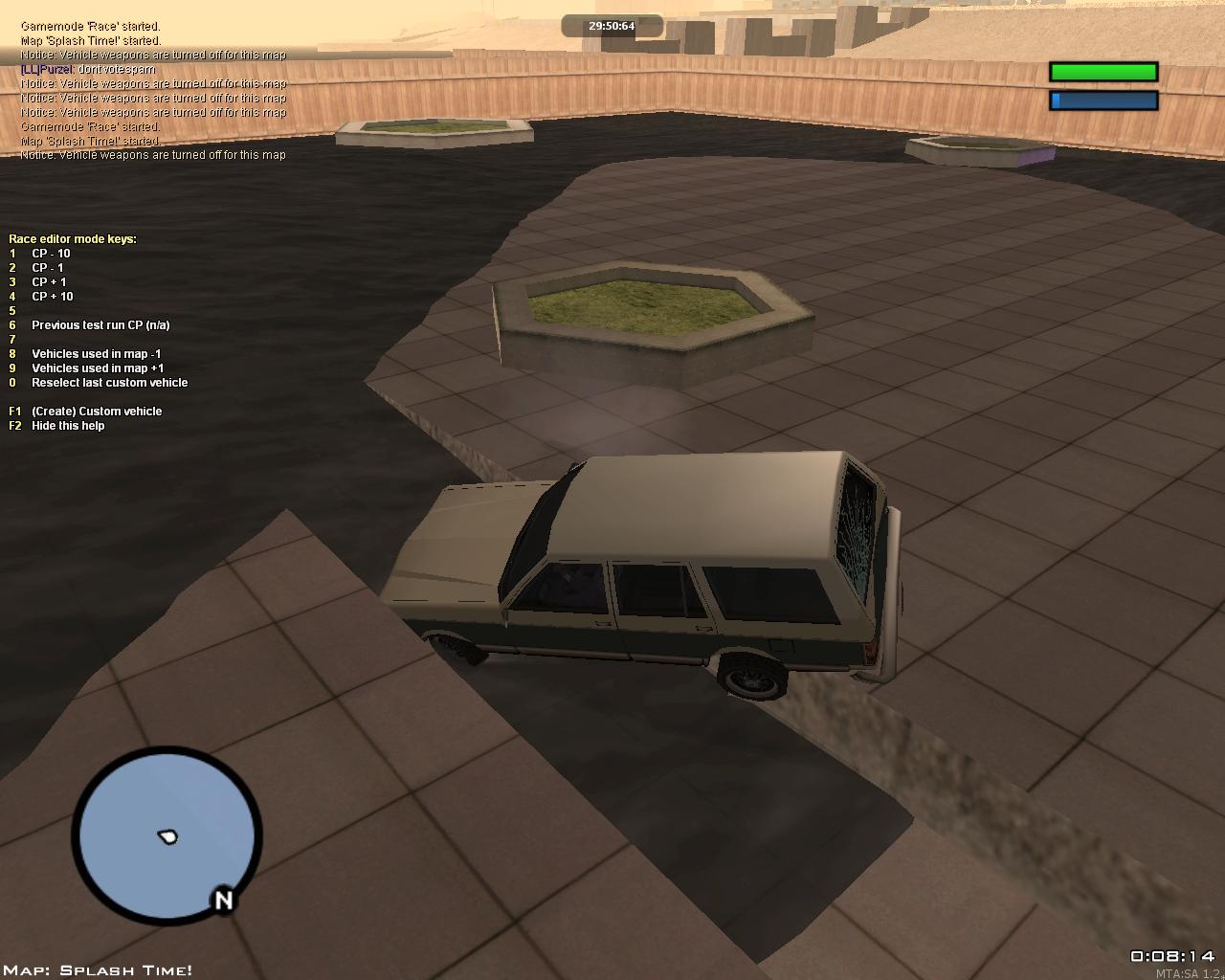Click the circular radar minimap
The width and height of the screenshot is (1225, 980).
[167, 836]
